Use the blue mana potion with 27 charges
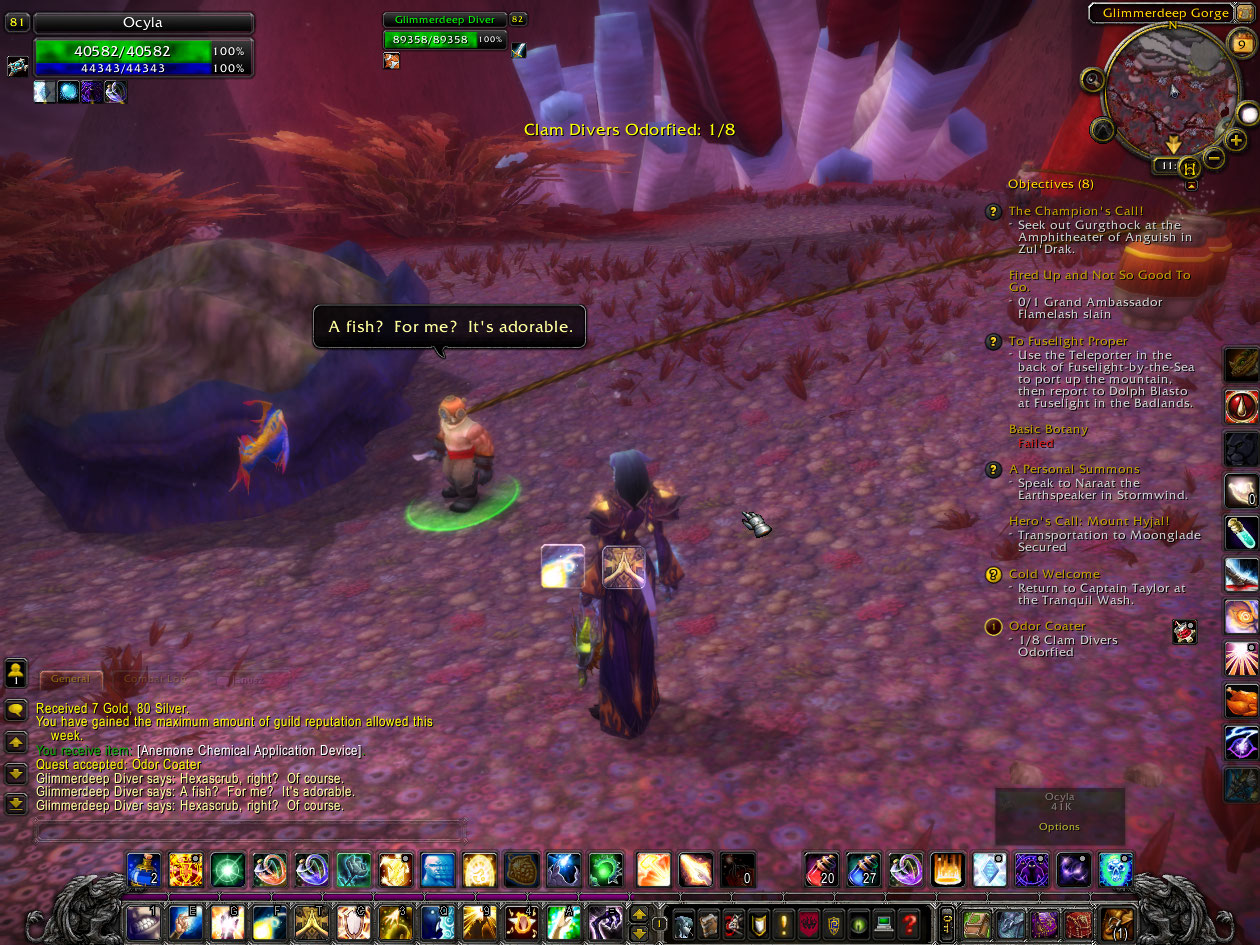Viewport: 1260px width, 945px height. pos(862,870)
